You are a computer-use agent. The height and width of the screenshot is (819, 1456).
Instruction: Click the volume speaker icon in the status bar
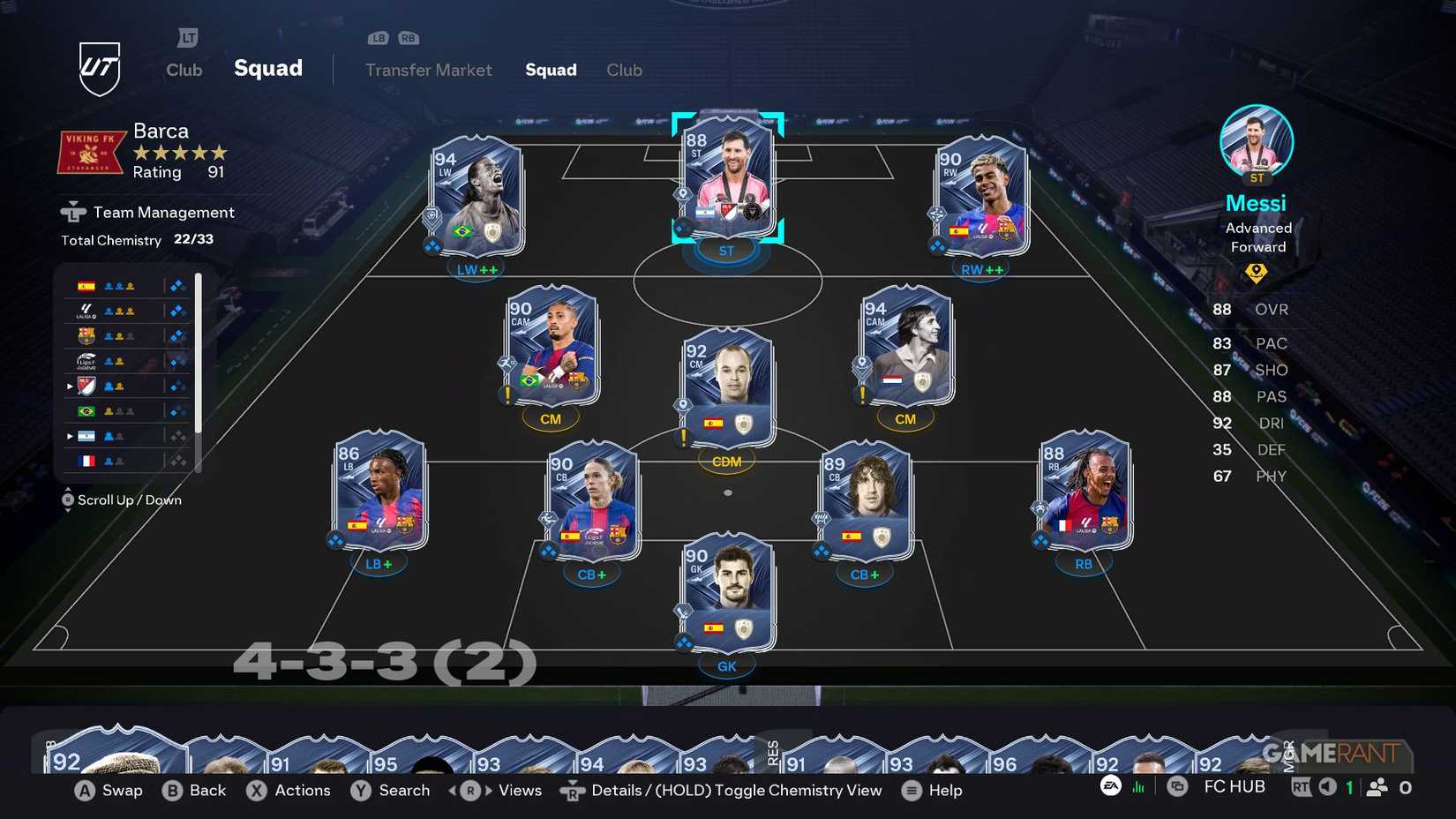[1326, 786]
